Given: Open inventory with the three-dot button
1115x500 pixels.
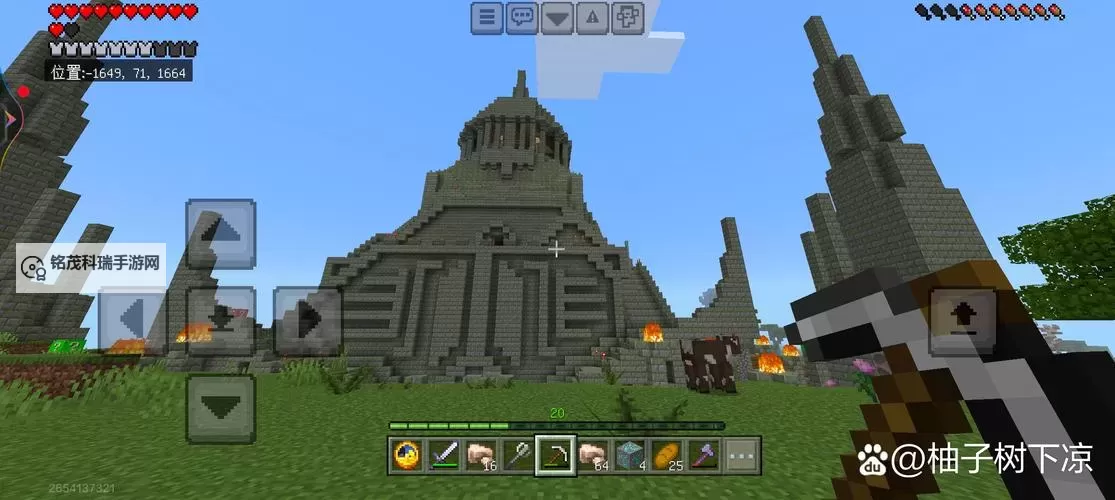Looking at the screenshot, I should point(740,455).
